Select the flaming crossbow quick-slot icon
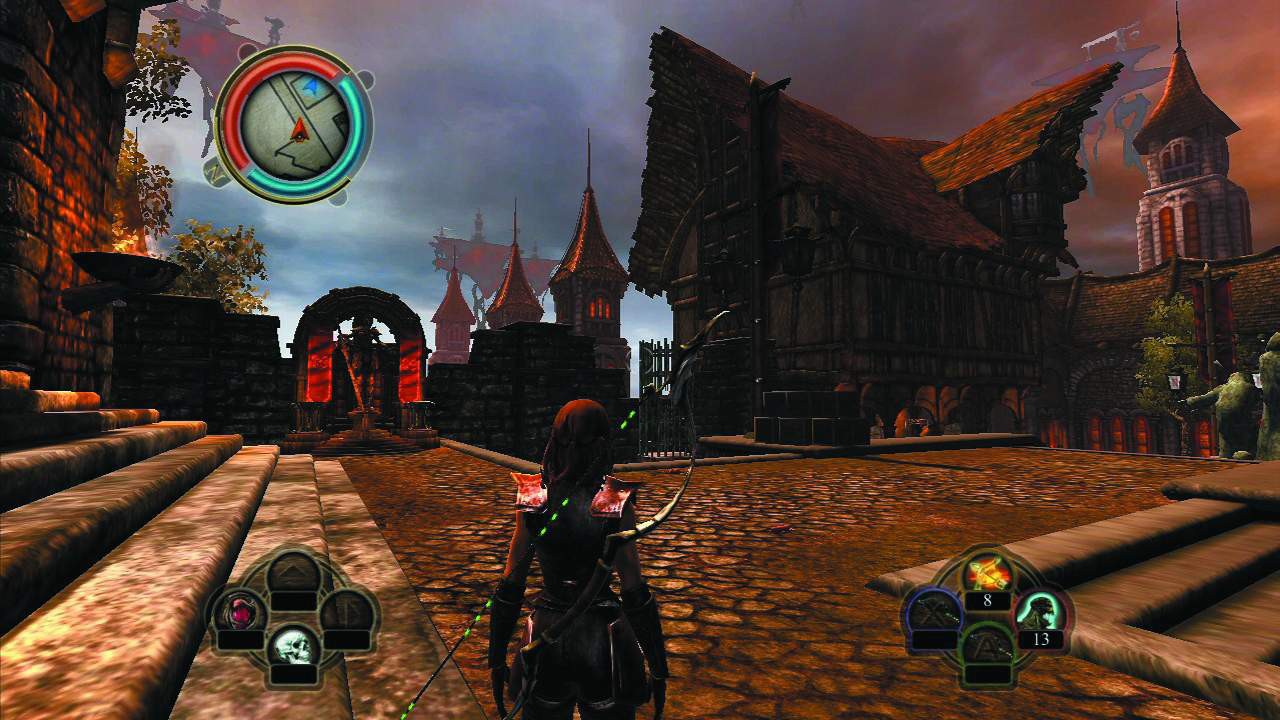This screenshot has height=720, width=1280. (x=988, y=572)
